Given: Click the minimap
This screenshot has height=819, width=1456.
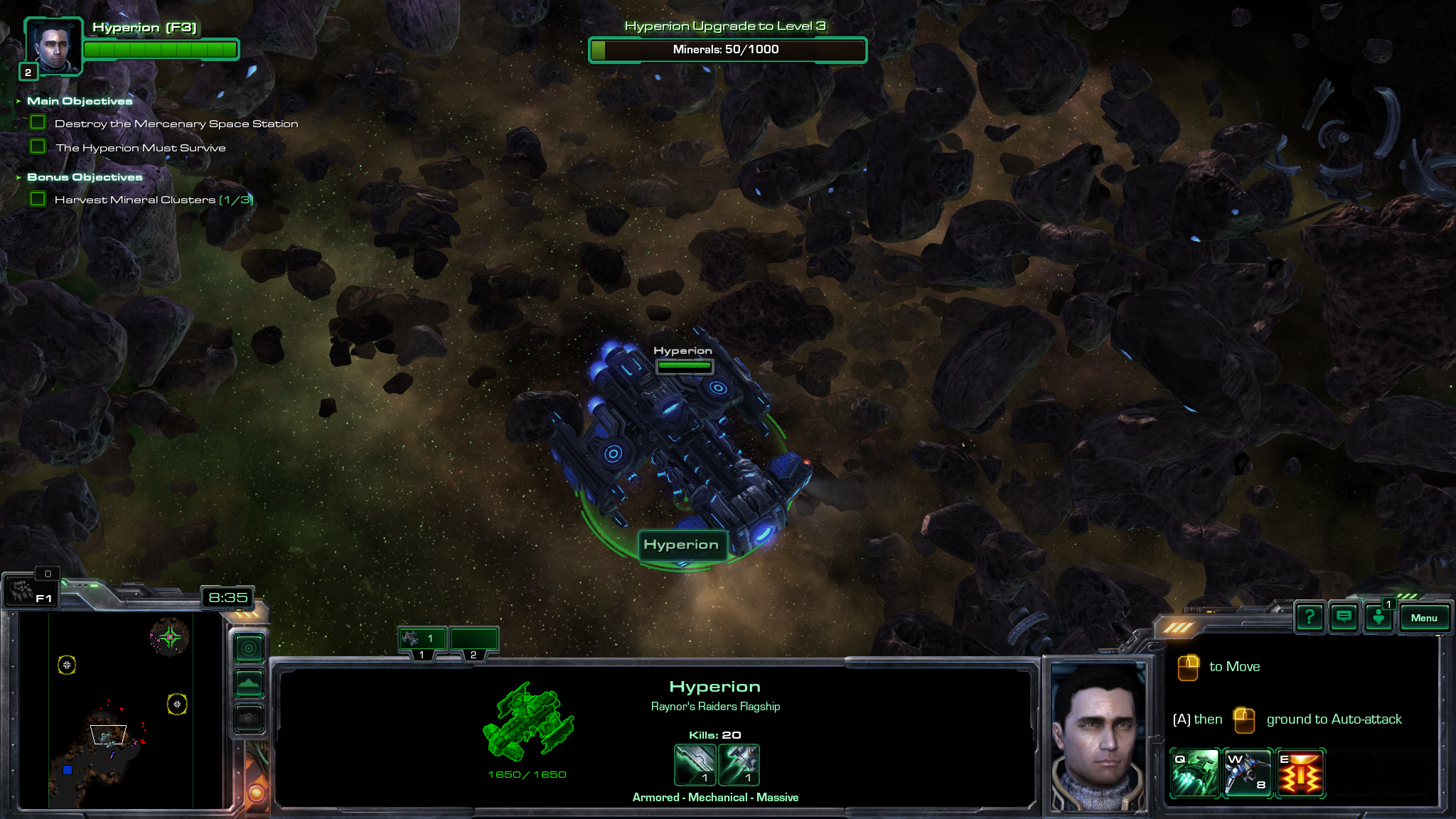Looking at the screenshot, I should pos(121,711).
